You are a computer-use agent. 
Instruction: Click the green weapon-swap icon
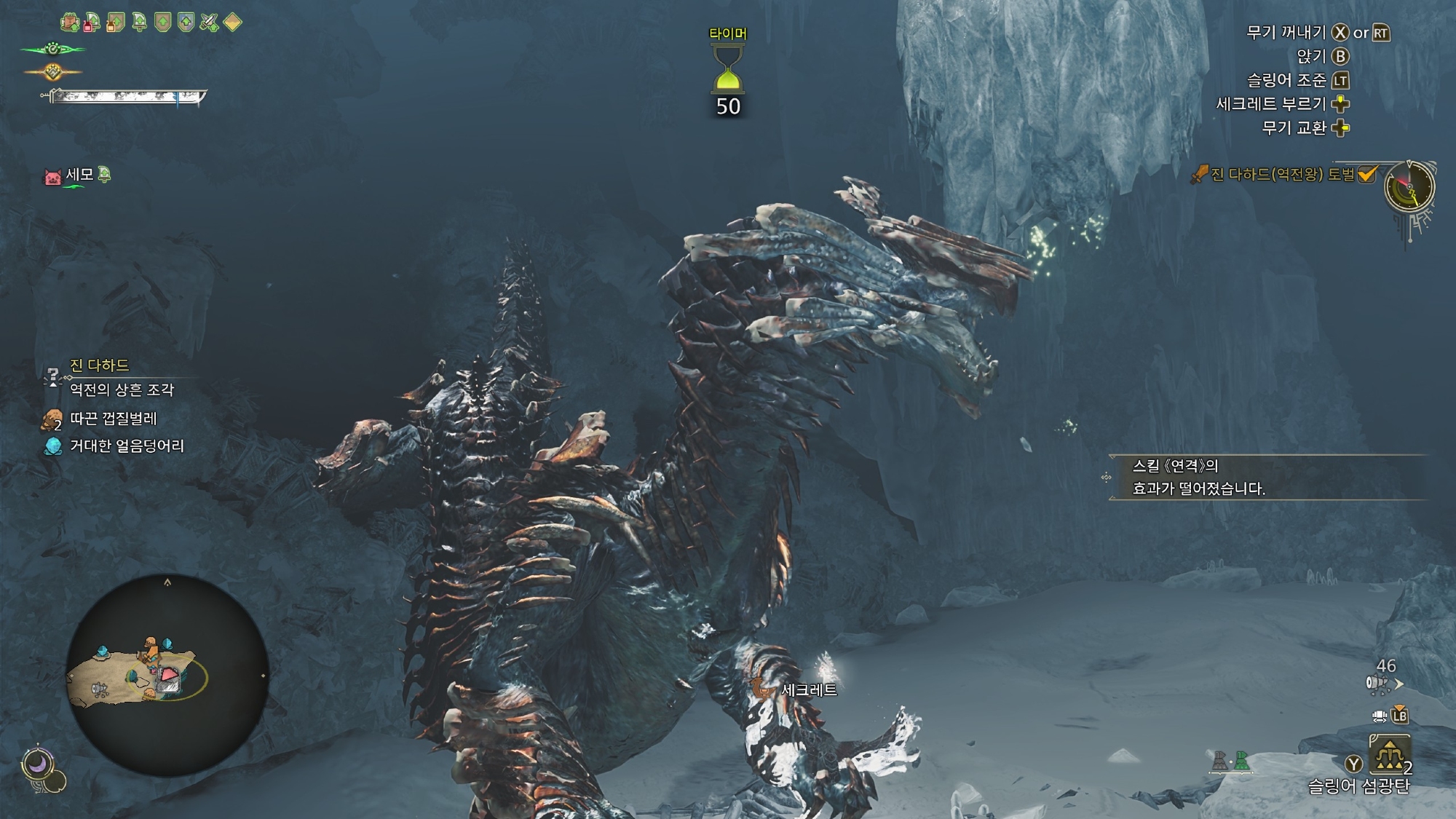click(1241, 761)
